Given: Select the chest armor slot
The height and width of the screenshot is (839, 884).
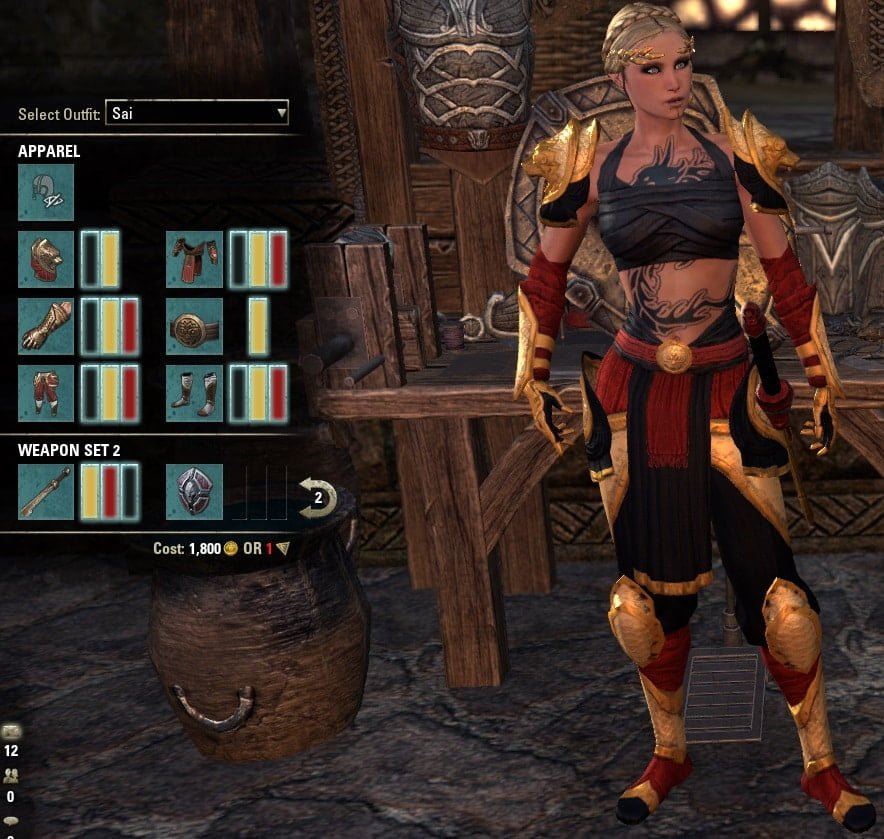Looking at the screenshot, I should [x=194, y=259].
